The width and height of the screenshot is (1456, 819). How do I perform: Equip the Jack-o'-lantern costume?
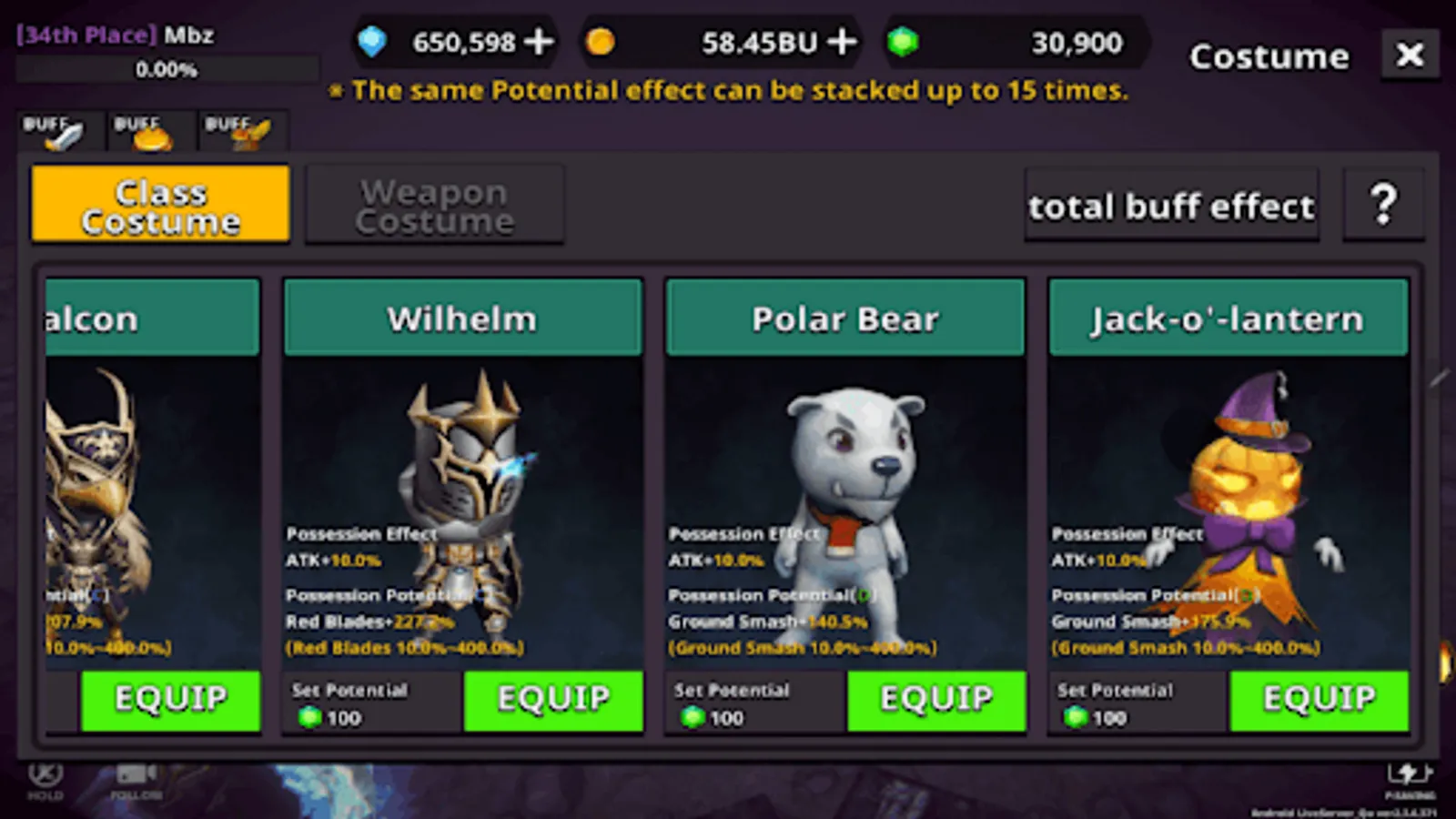click(1319, 701)
